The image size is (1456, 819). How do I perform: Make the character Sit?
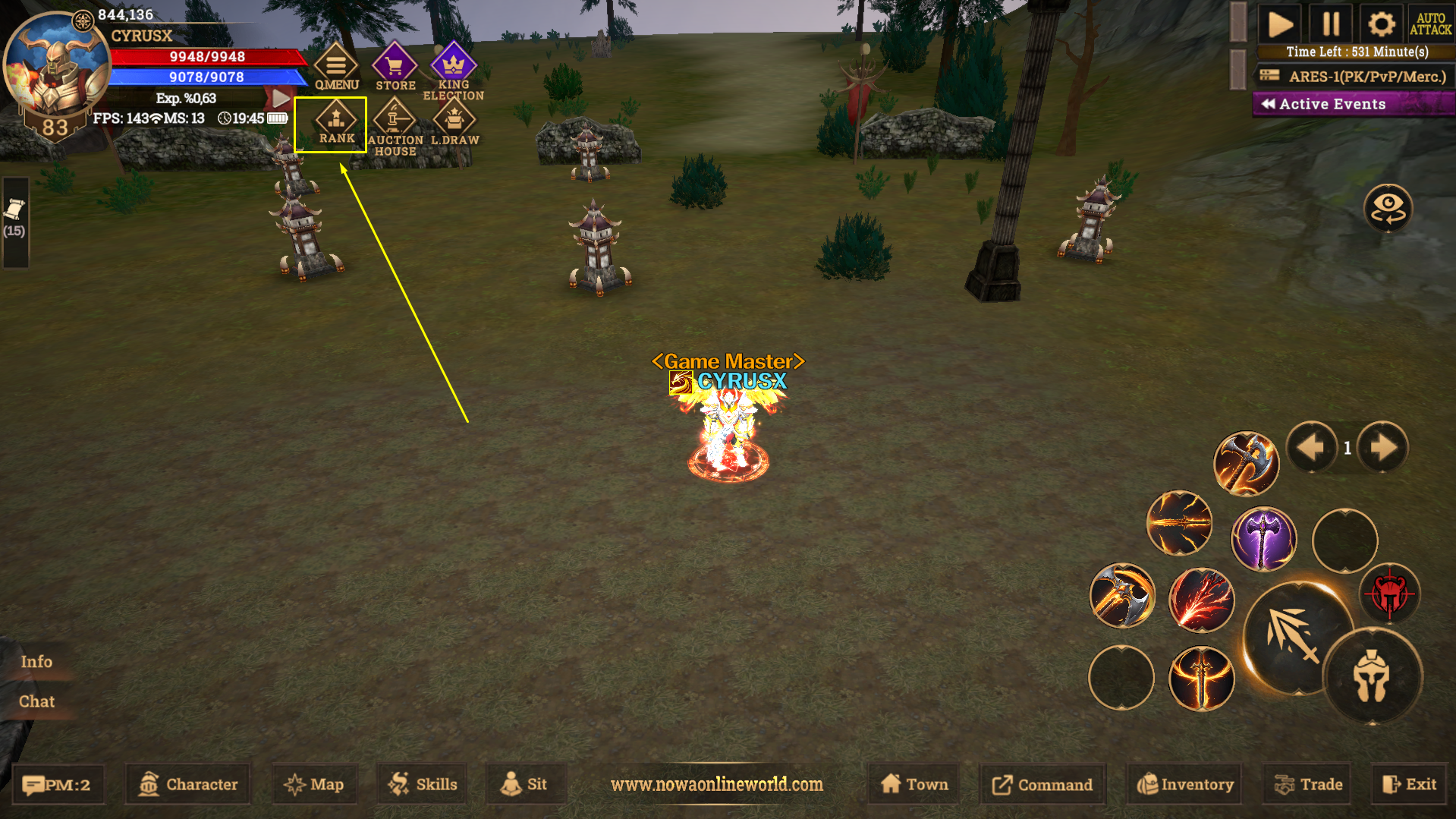click(x=524, y=784)
